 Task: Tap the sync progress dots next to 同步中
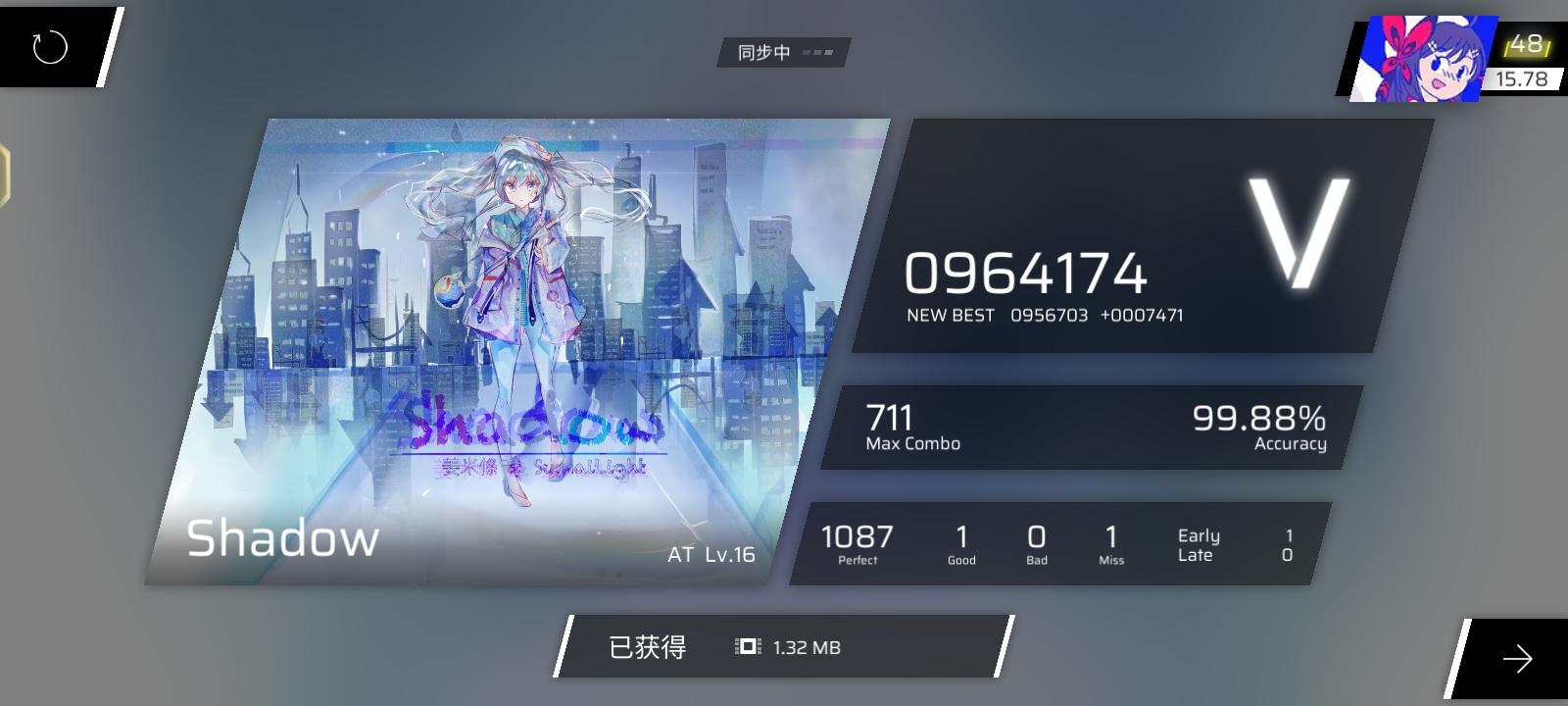tap(820, 54)
